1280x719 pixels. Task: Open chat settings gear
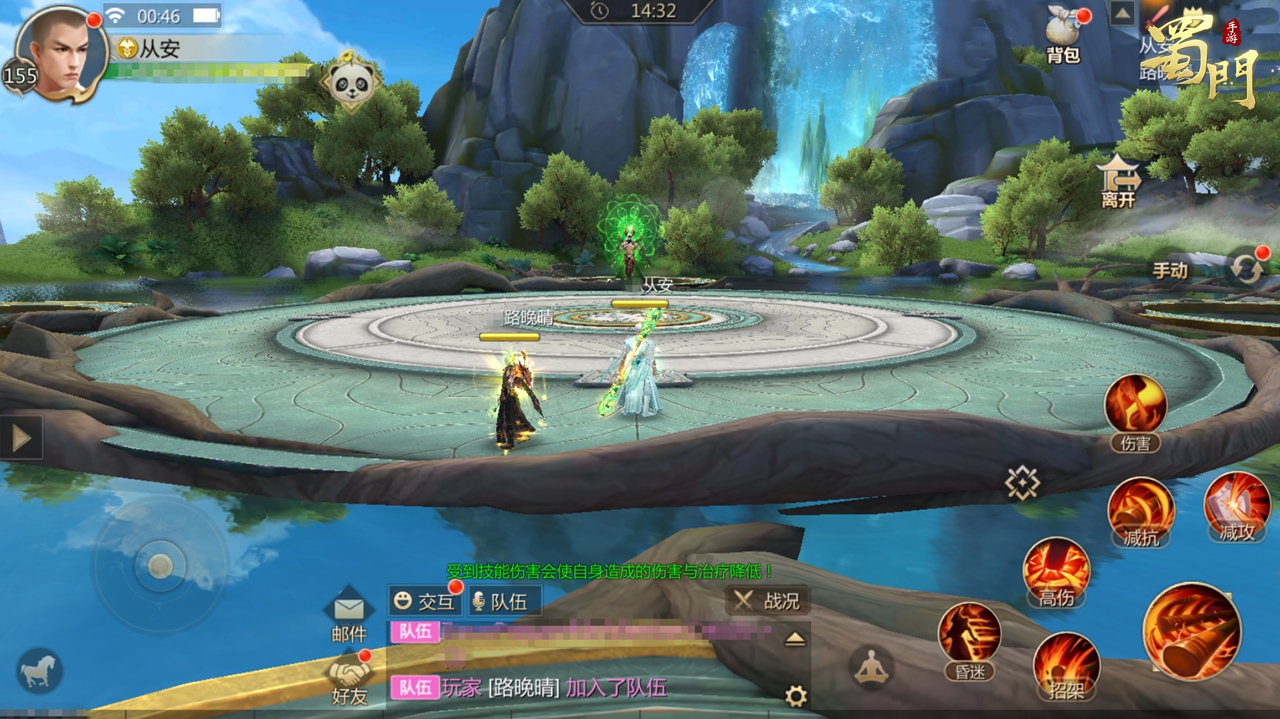click(796, 696)
